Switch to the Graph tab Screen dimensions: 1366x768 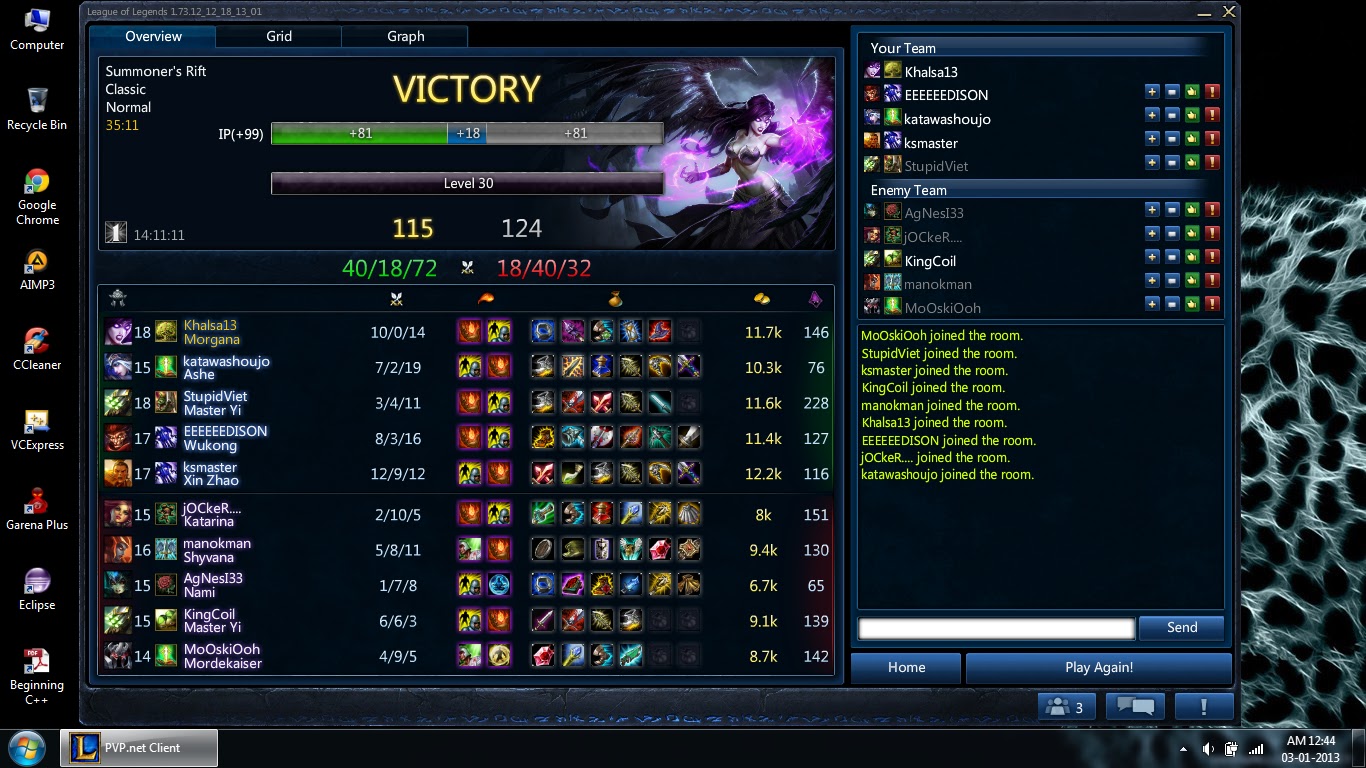(405, 36)
